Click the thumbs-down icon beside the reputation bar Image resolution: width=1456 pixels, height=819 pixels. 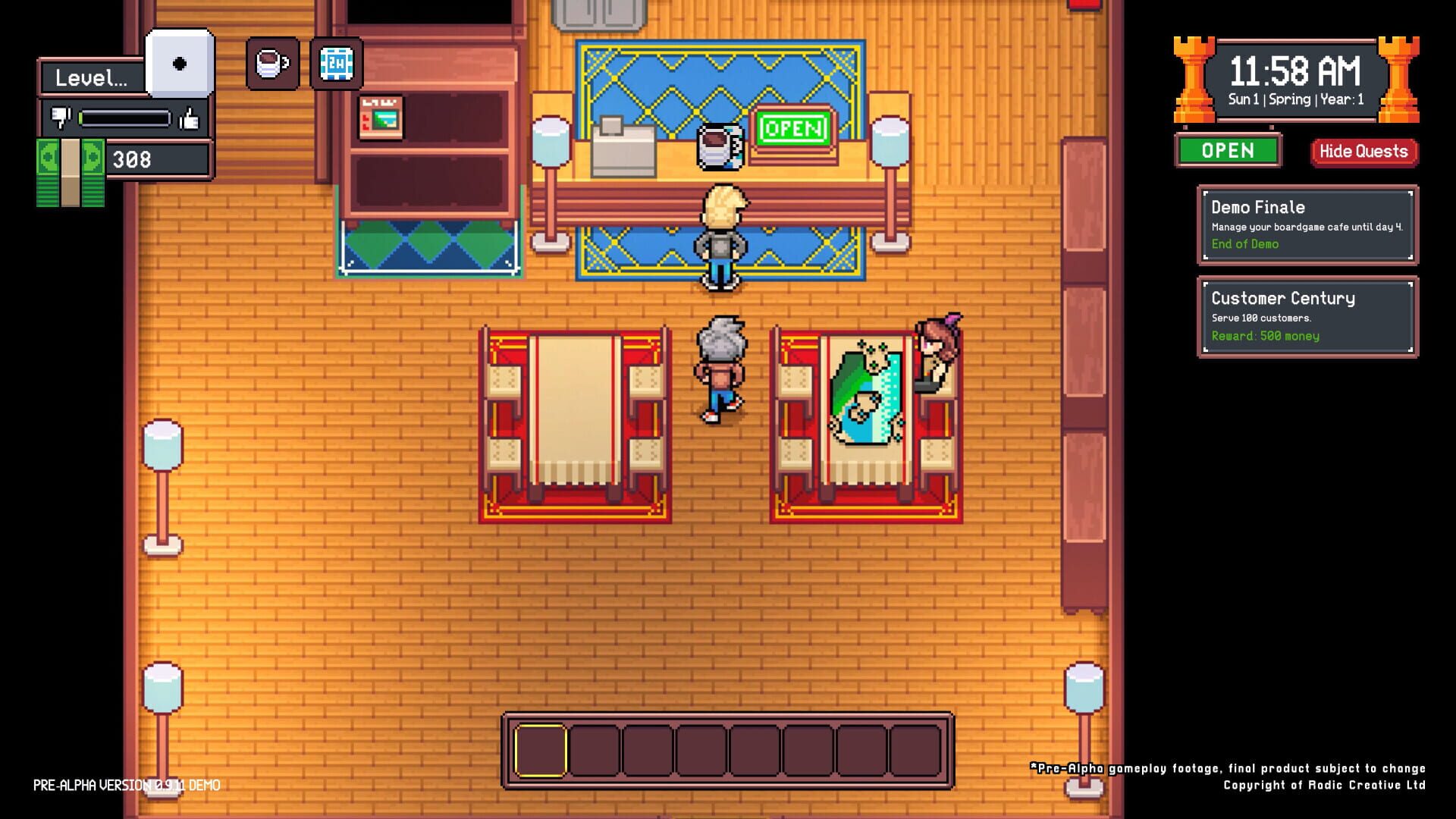(x=60, y=118)
